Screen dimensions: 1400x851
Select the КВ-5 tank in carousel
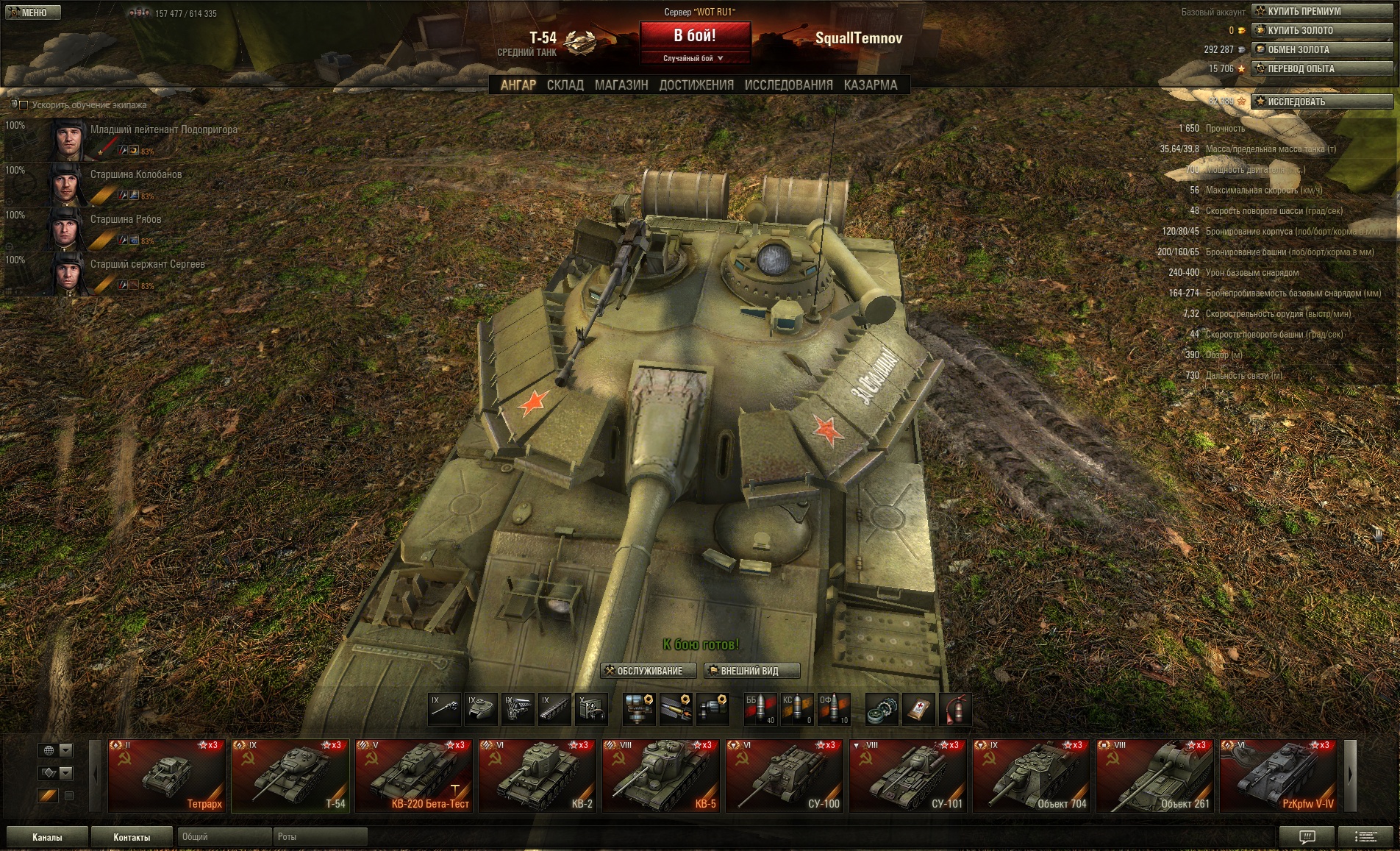tap(660, 775)
